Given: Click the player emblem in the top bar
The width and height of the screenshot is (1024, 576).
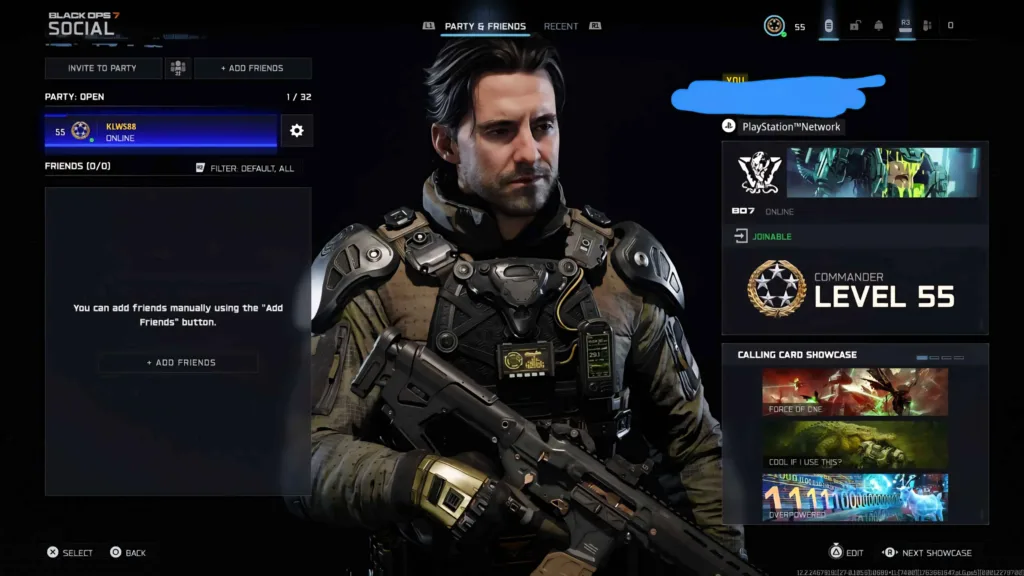Looking at the screenshot, I should coord(773,26).
